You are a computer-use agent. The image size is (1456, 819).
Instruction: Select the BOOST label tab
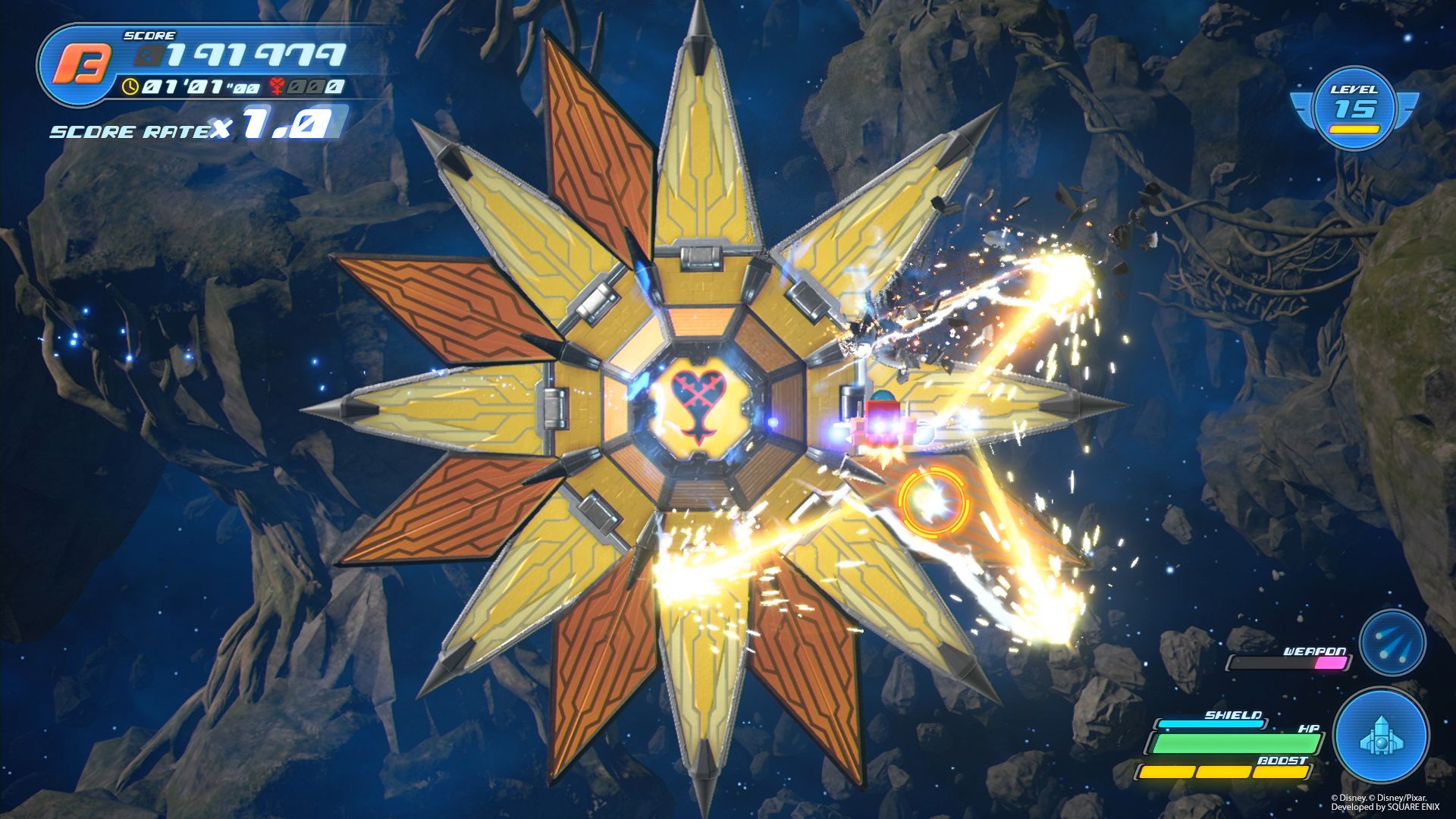pyautogui.click(x=1282, y=761)
